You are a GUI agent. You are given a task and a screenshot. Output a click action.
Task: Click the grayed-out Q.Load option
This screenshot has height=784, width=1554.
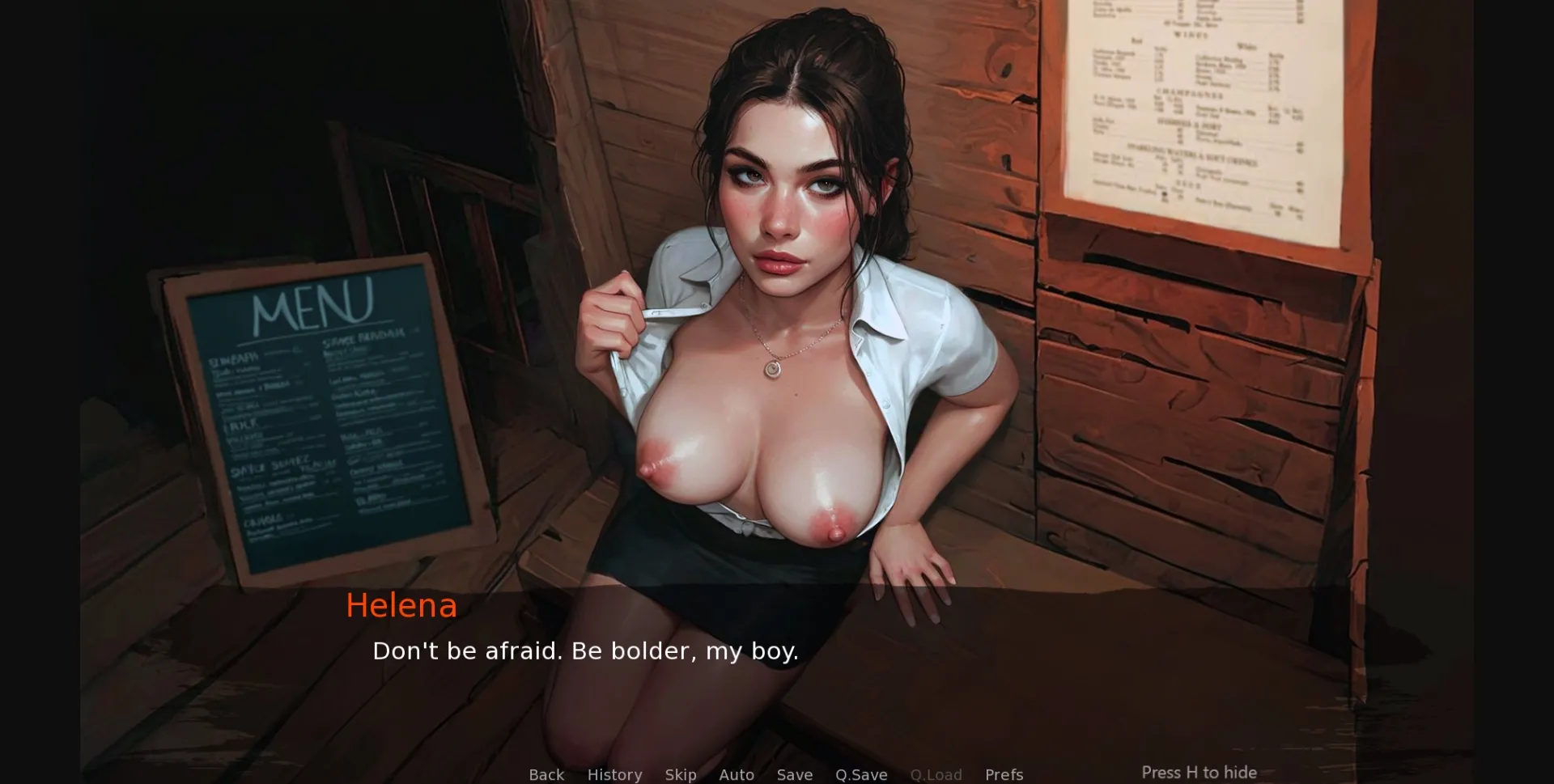click(x=936, y=774)
